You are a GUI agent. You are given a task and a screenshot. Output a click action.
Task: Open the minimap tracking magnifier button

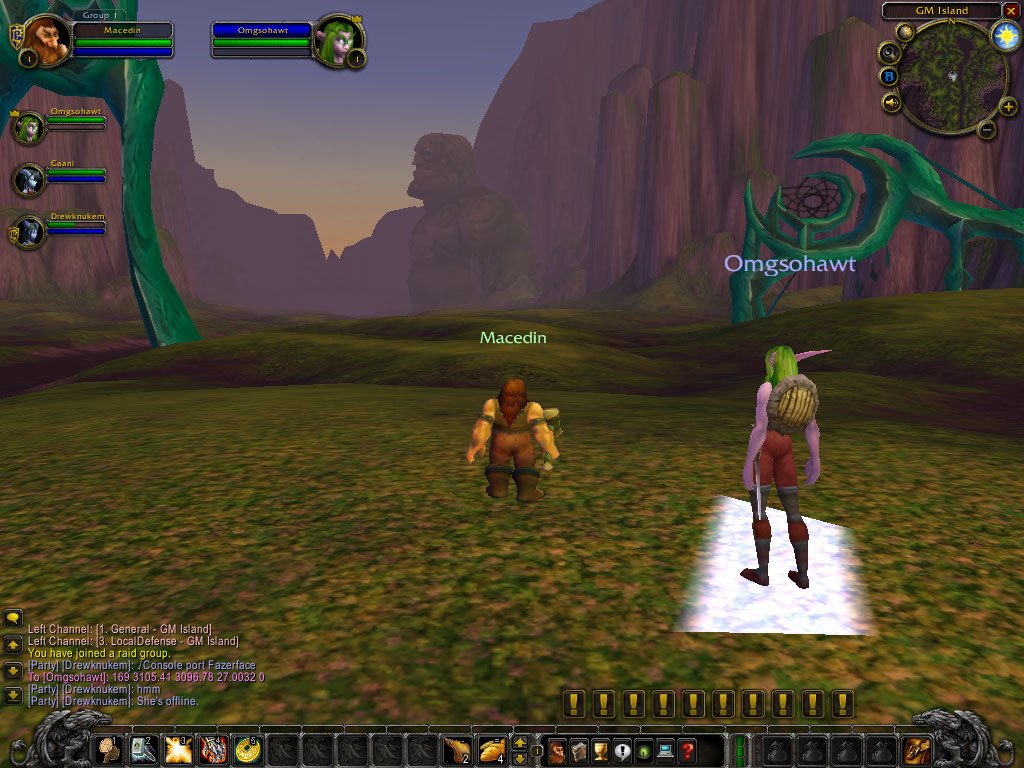coord(887,51)
